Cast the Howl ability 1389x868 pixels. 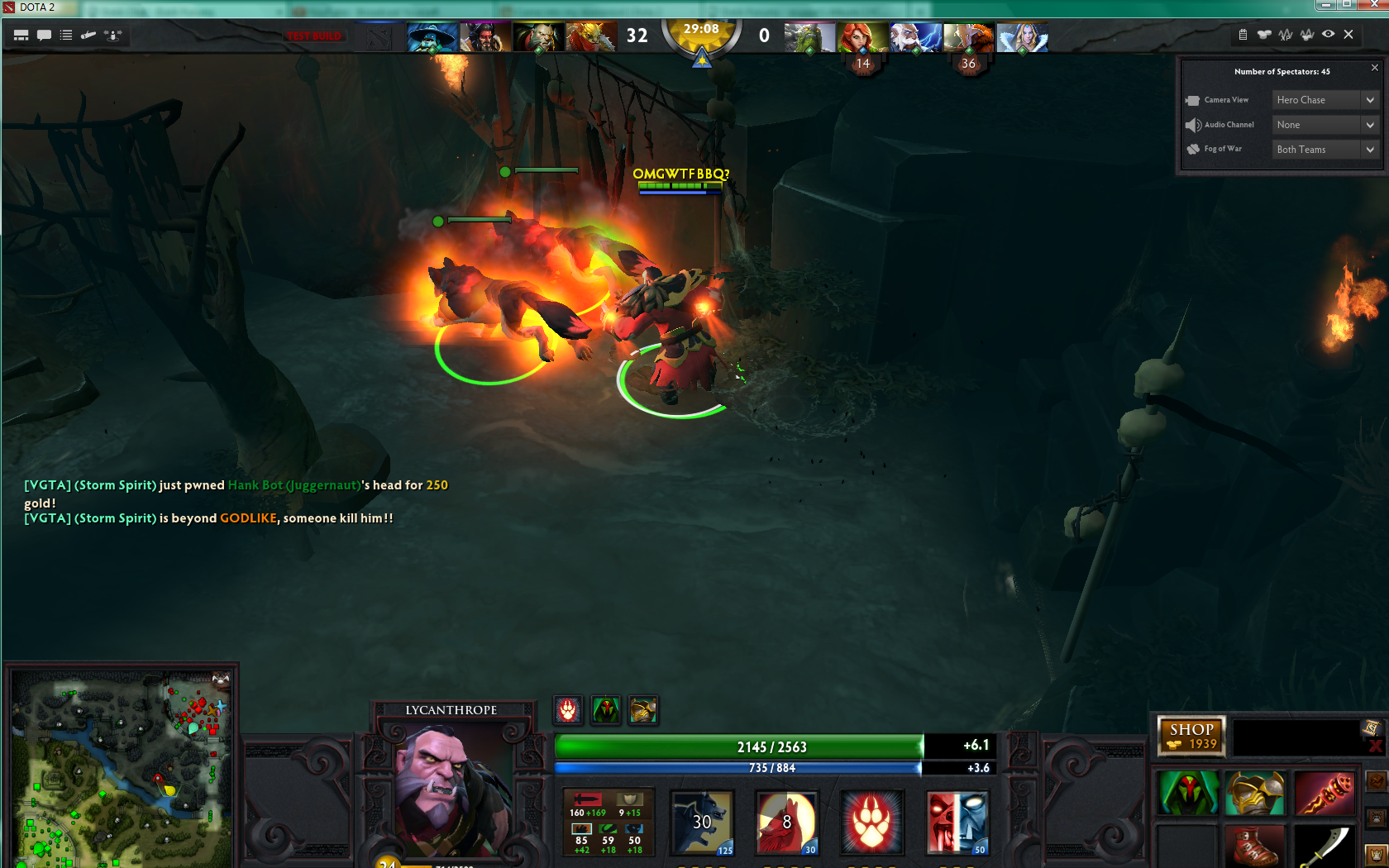point(786,823)
